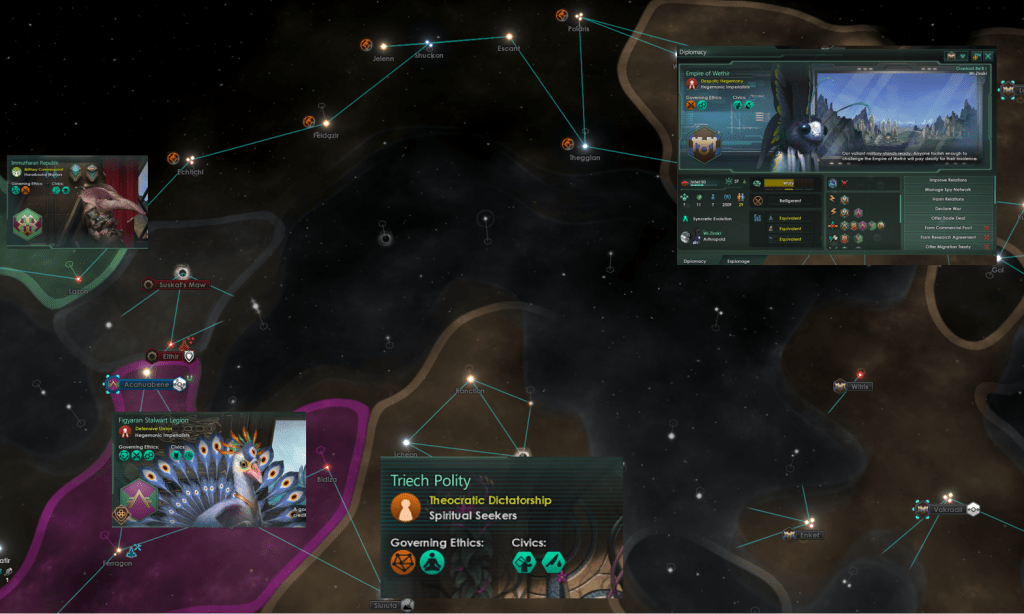
Task: Switch to the Espionage tab
Action: point(737,260)
